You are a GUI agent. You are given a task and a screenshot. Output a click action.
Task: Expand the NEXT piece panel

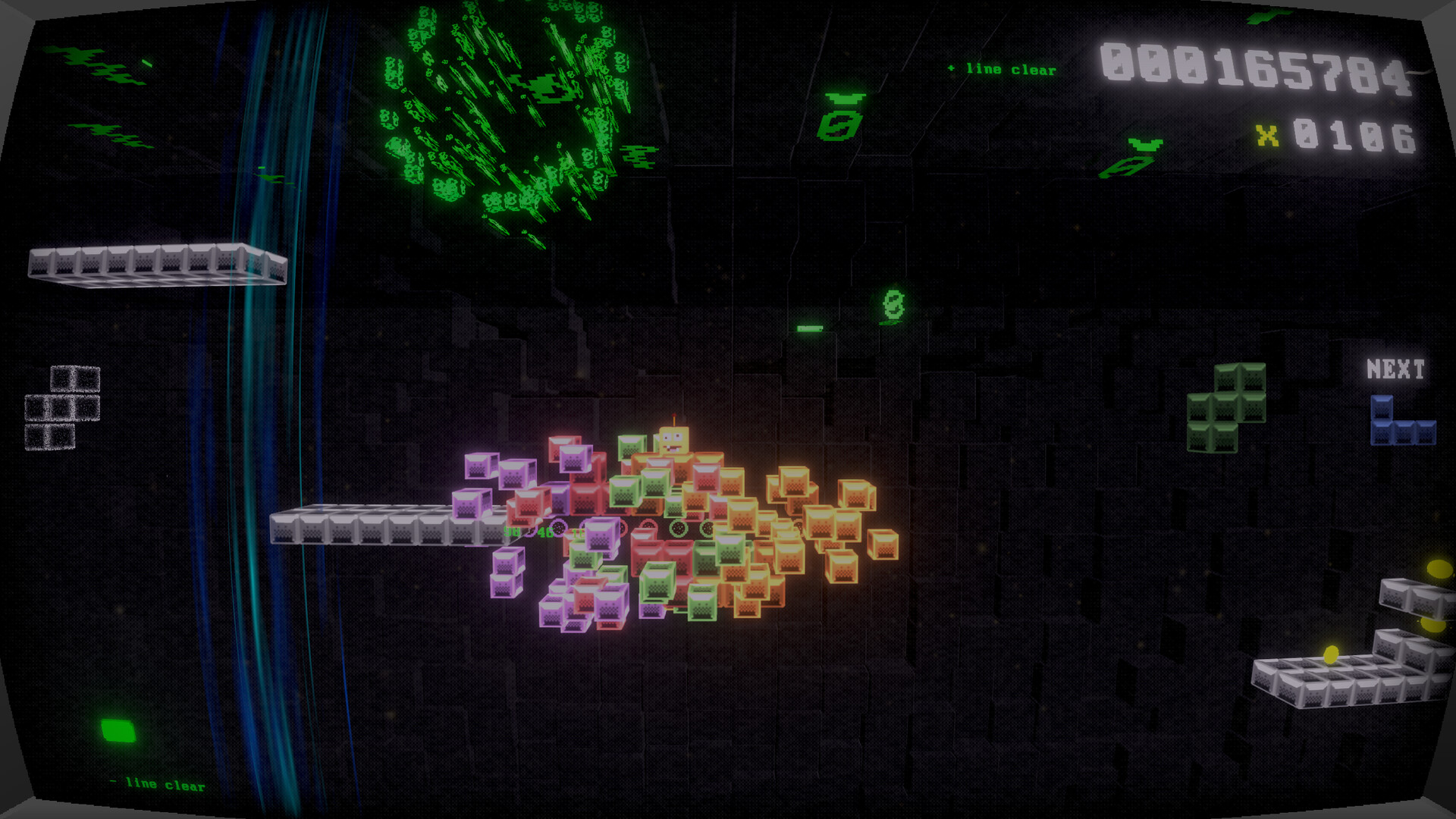(x=1395, y=369)
